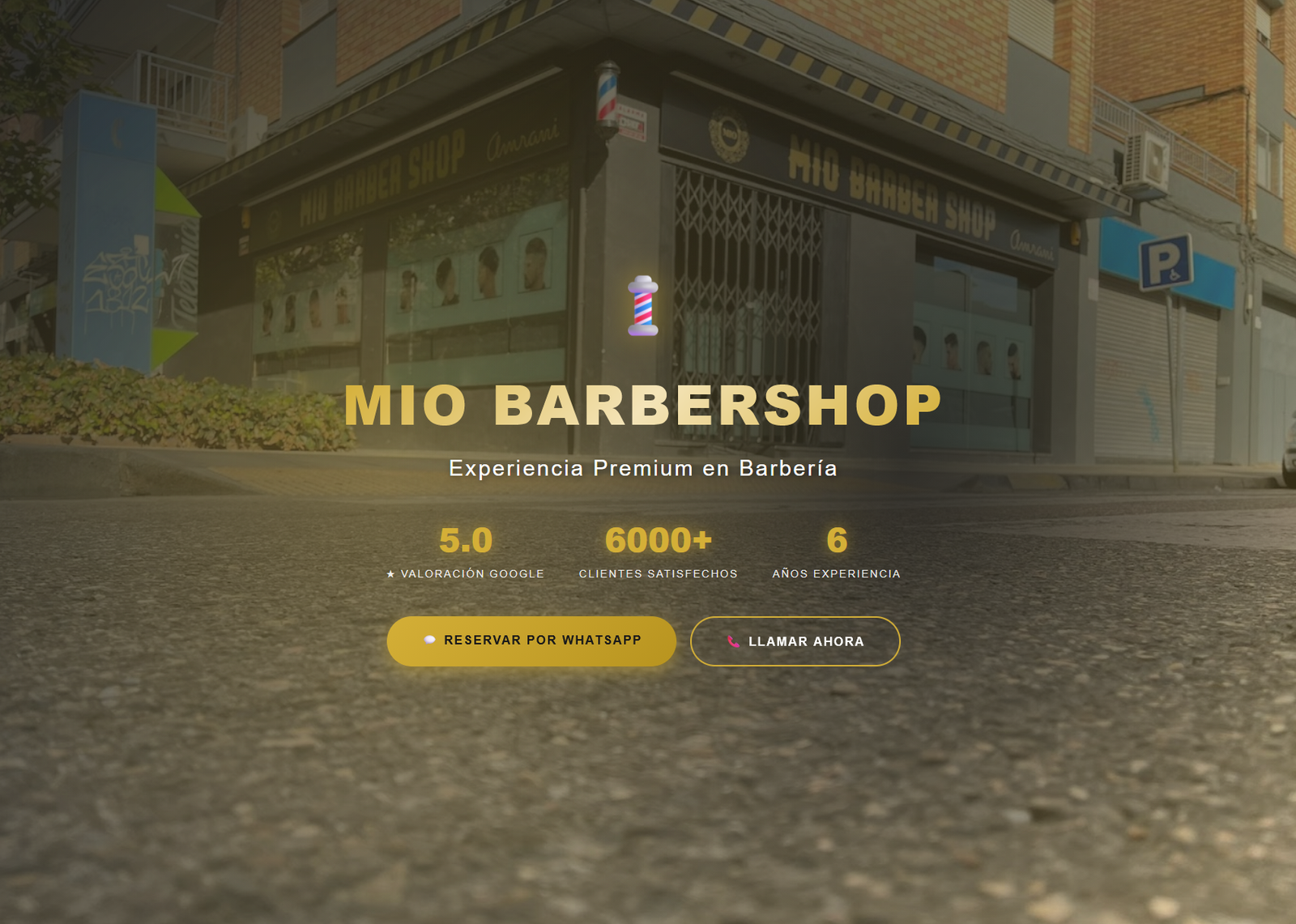The image size is (1296, 924).
Task: Select the rating stat column header area
Action: pos(466,555)
